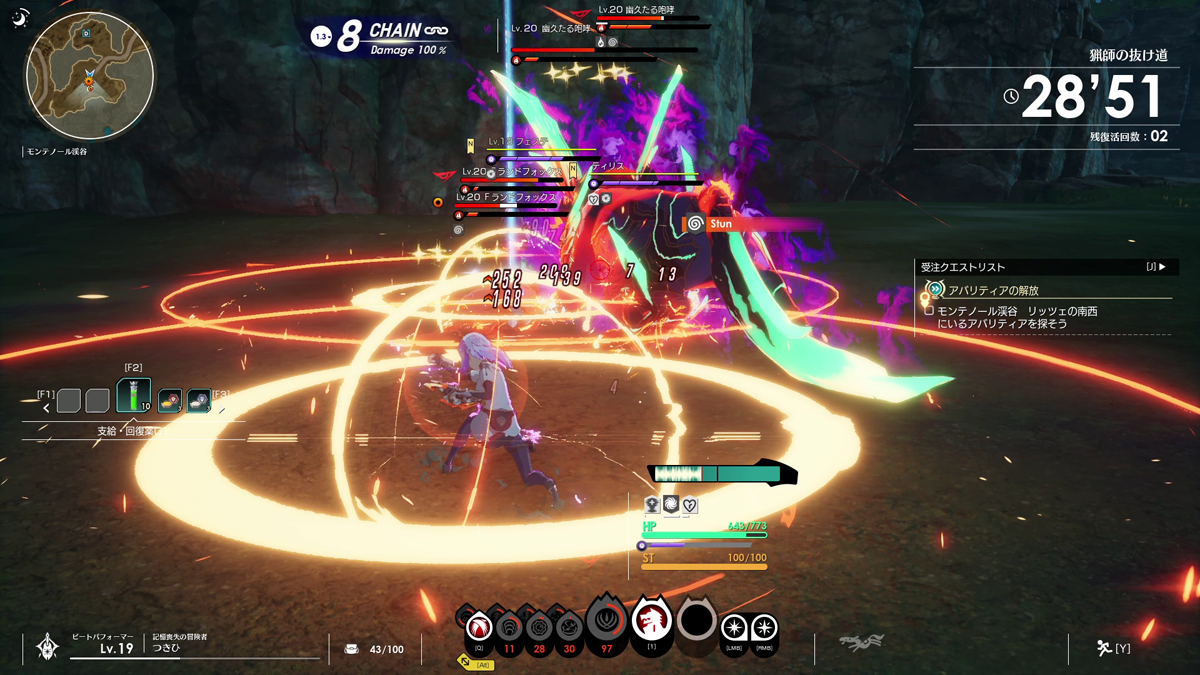Open the circular minimap

[x=90, y=76]
